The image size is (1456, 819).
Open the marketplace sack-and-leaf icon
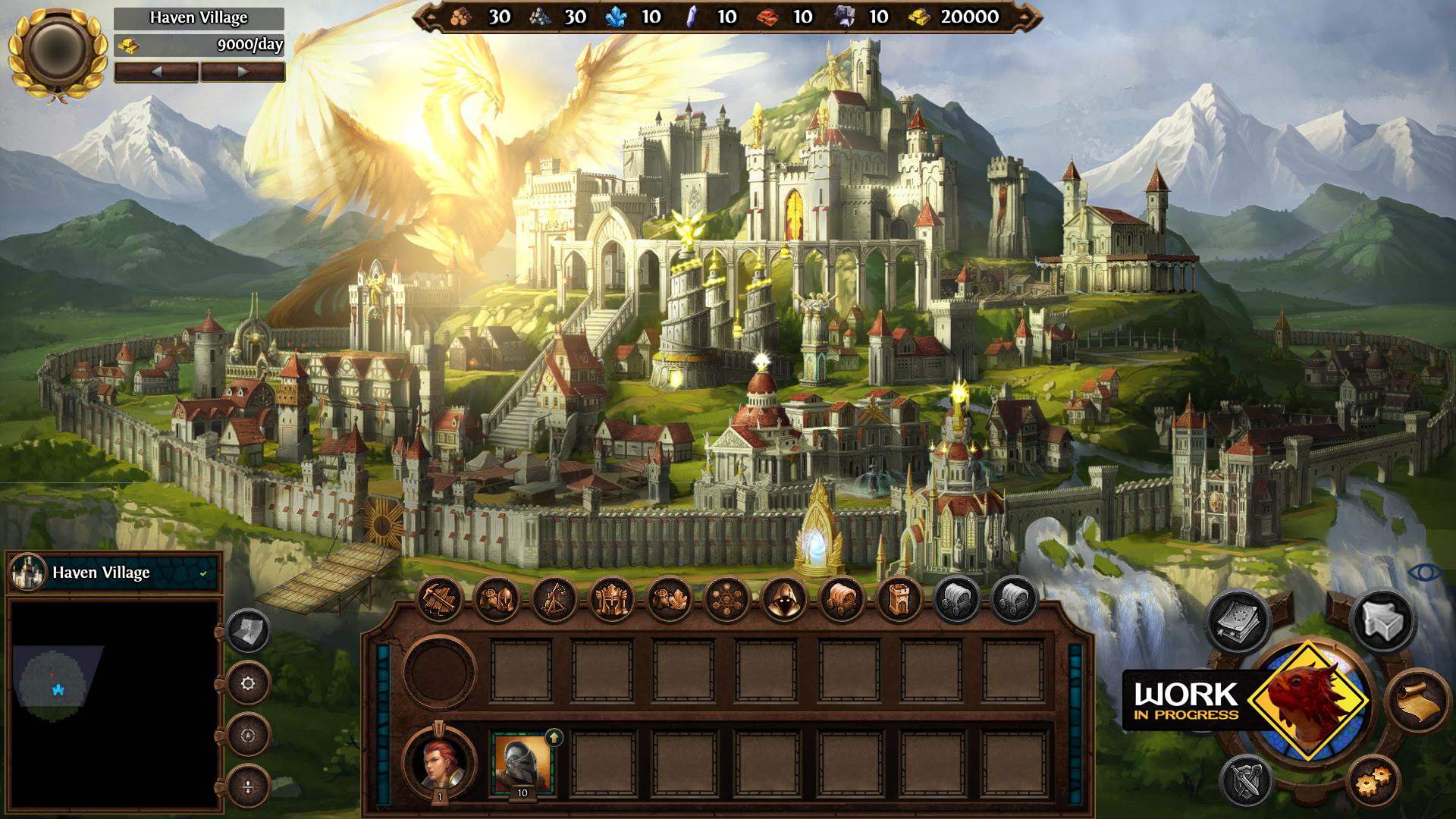coord(670,600)
